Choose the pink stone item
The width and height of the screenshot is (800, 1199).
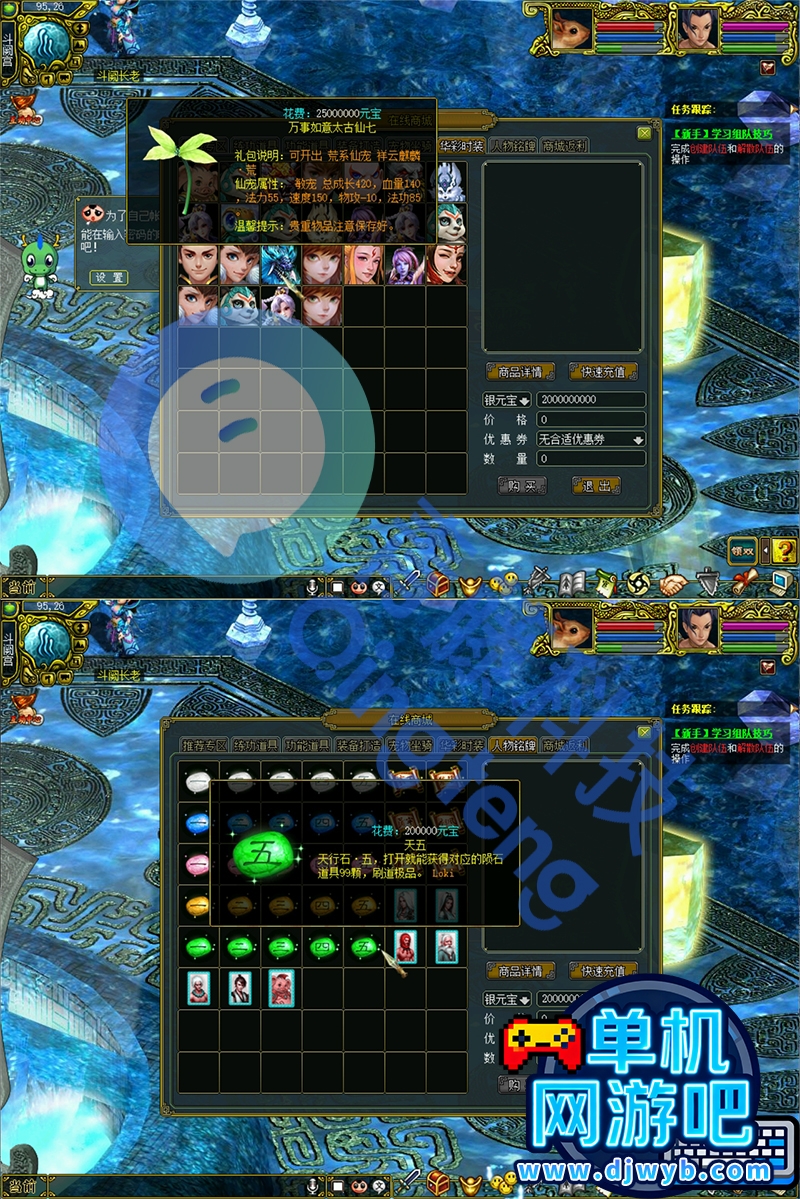click(x=198, y=862)
